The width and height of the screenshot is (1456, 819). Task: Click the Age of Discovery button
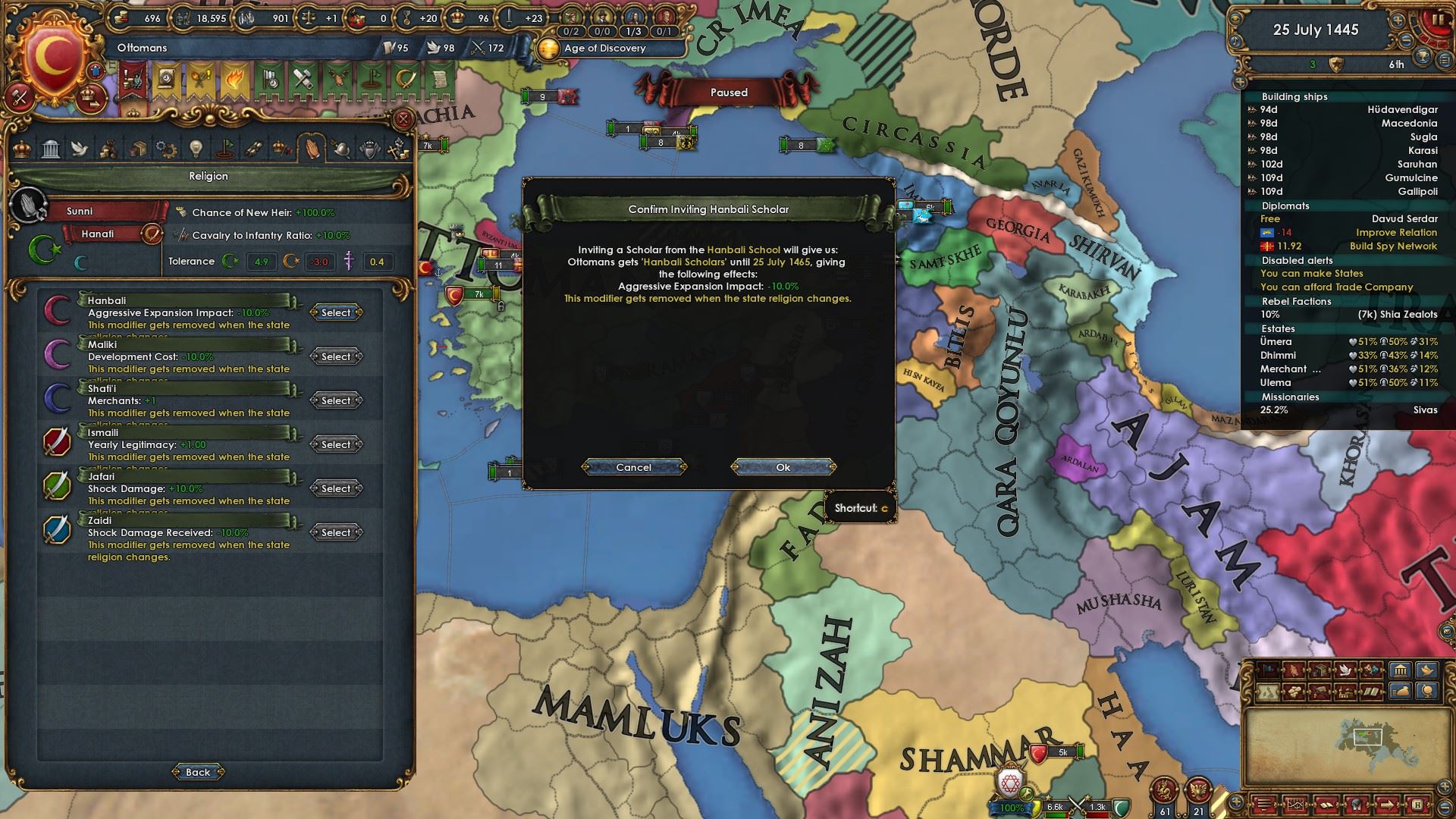[x=604, y=48]
